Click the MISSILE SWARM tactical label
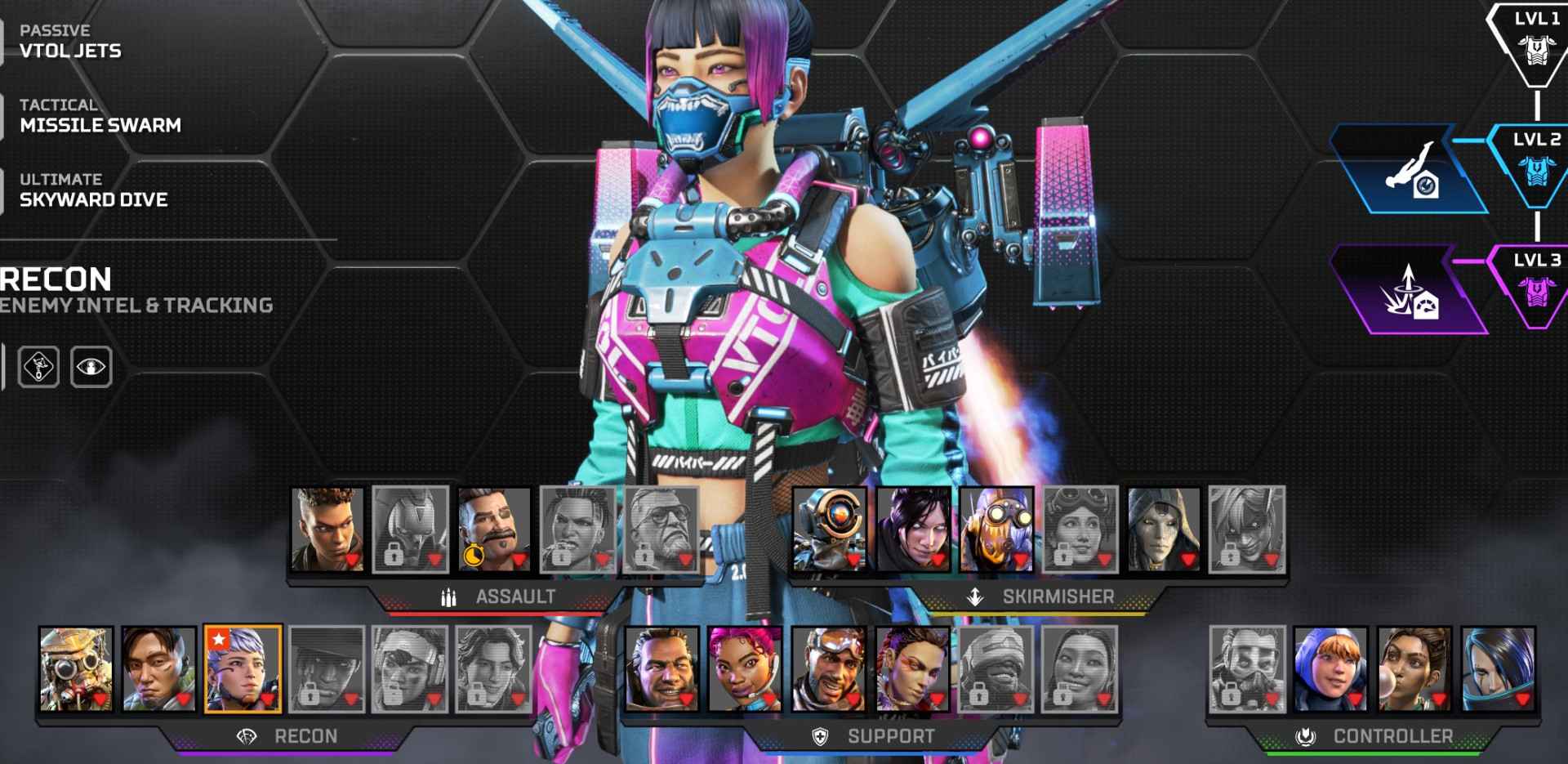Viewport: 1568px width, 764px height. point(100,125)
